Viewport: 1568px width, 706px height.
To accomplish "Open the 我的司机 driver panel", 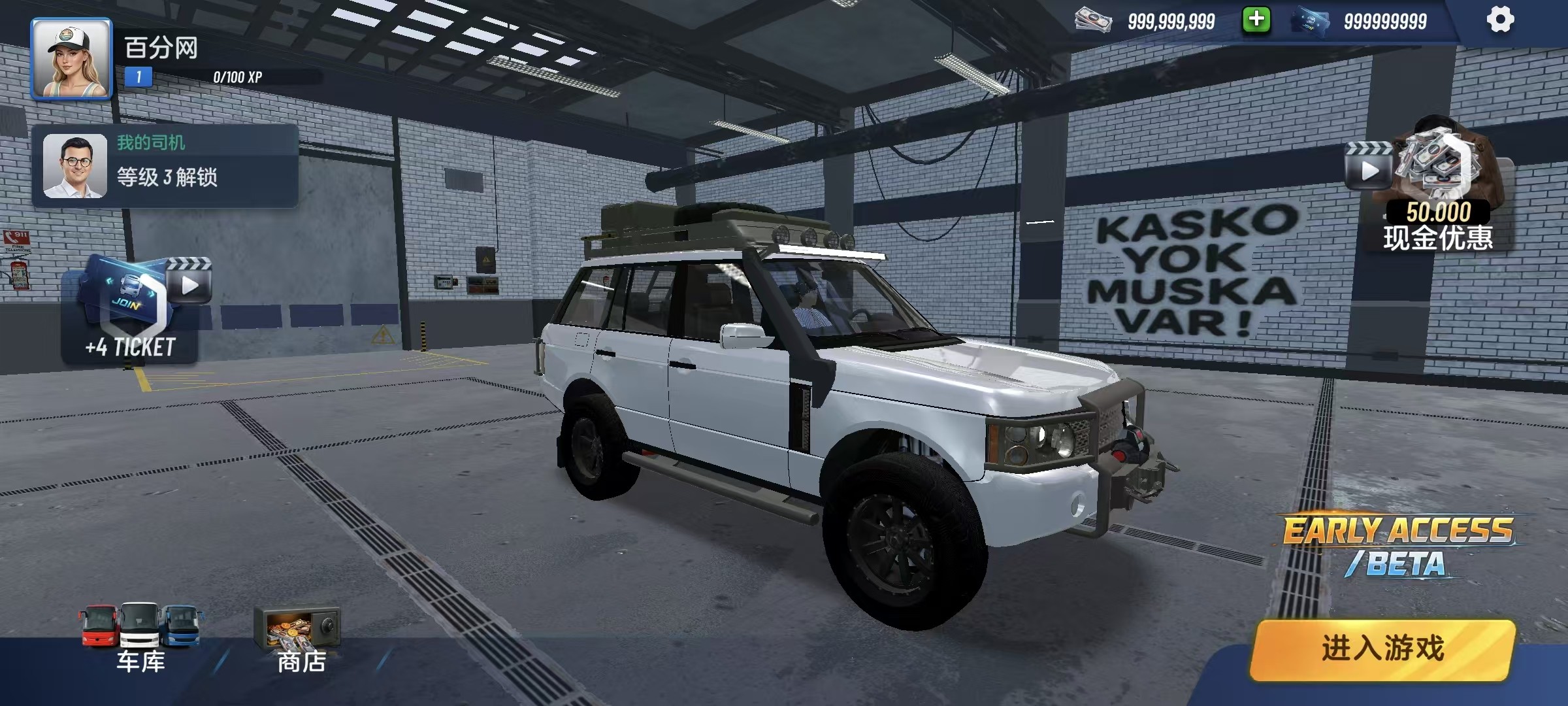I will (x=165, y=166).
